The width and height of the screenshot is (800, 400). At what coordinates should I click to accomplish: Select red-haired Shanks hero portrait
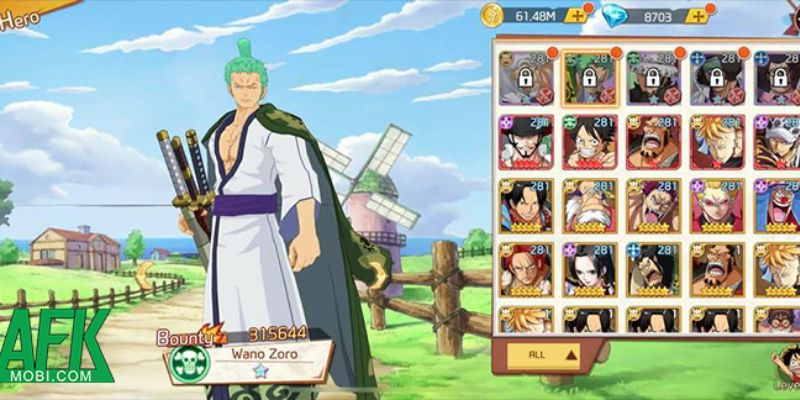tap(524, 270)
